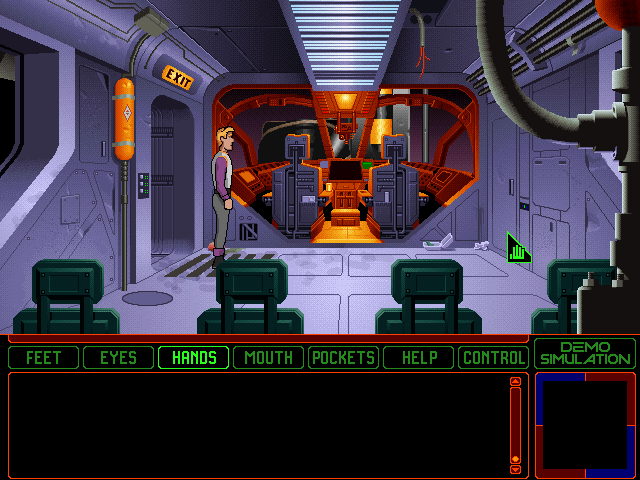Image resolution: width=640 pixels, height=480 pixels.
Task: Open the POCKETS inventory
Action: (x=343, y=357)
